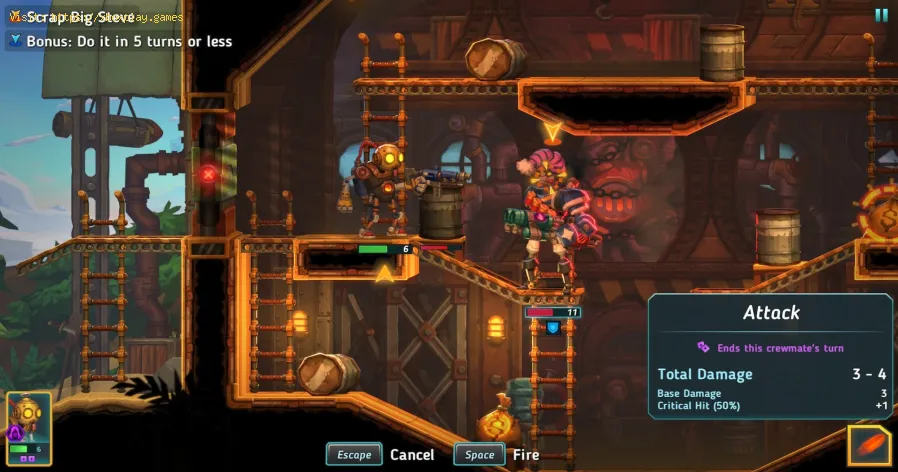This screenshot has width=898, height=472.
Task: Cancel the current attack
Action: [381, 454]
